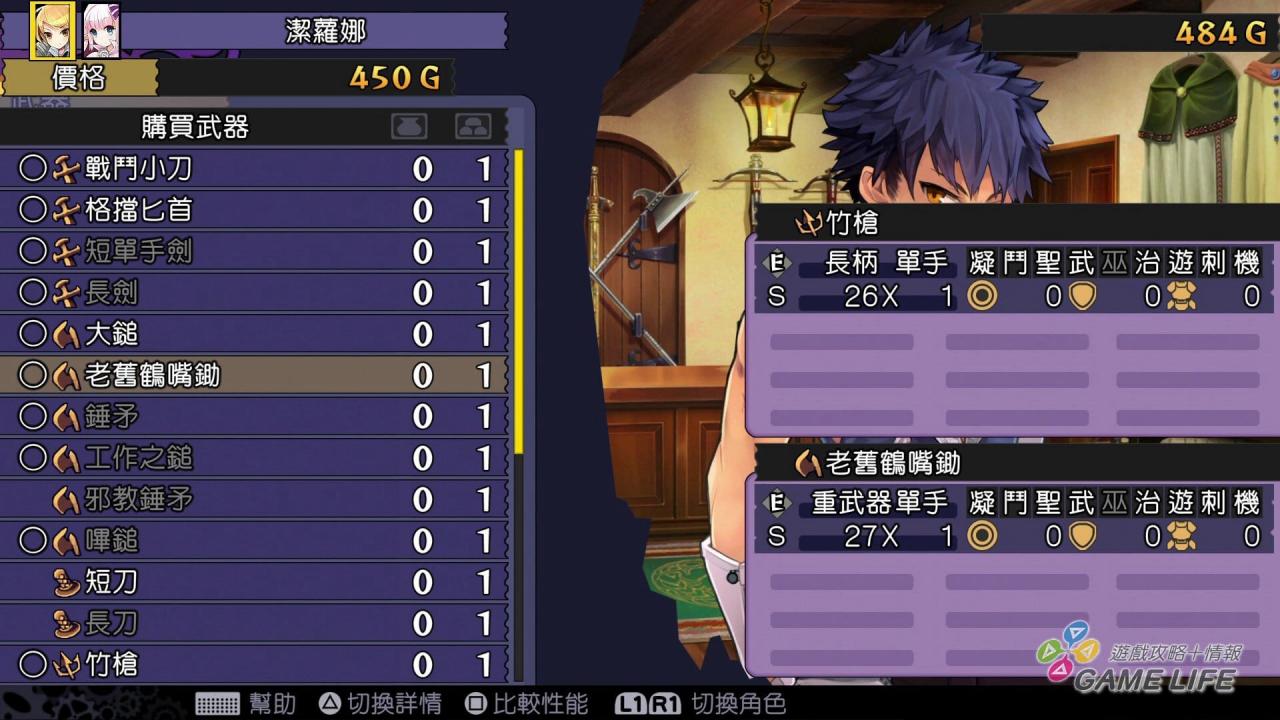
Task: Toggle the circle marker next to 嘩鎚
Action: (35, 540)
